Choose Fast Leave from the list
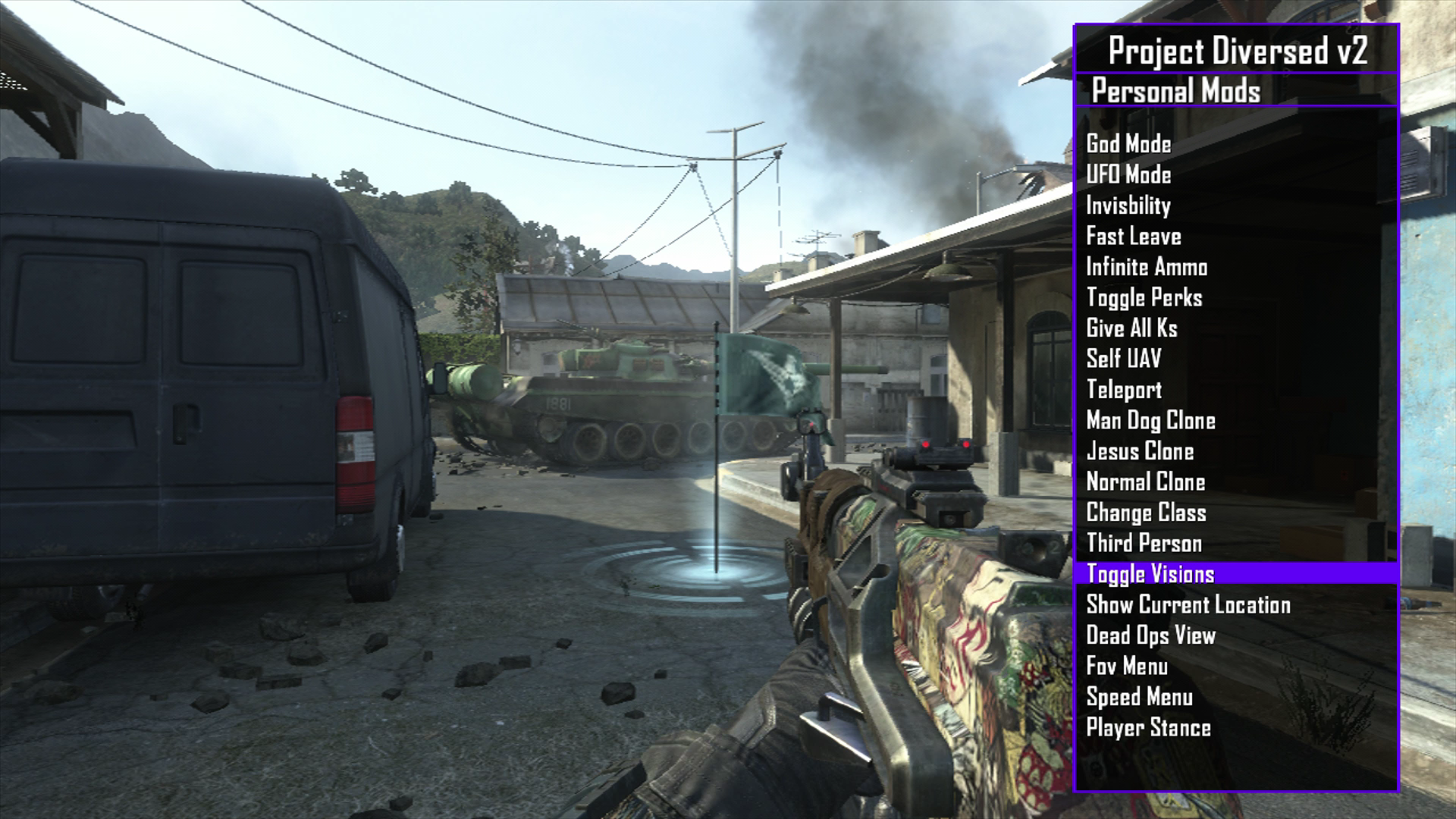1456x819 pixels. point(1134,237)
